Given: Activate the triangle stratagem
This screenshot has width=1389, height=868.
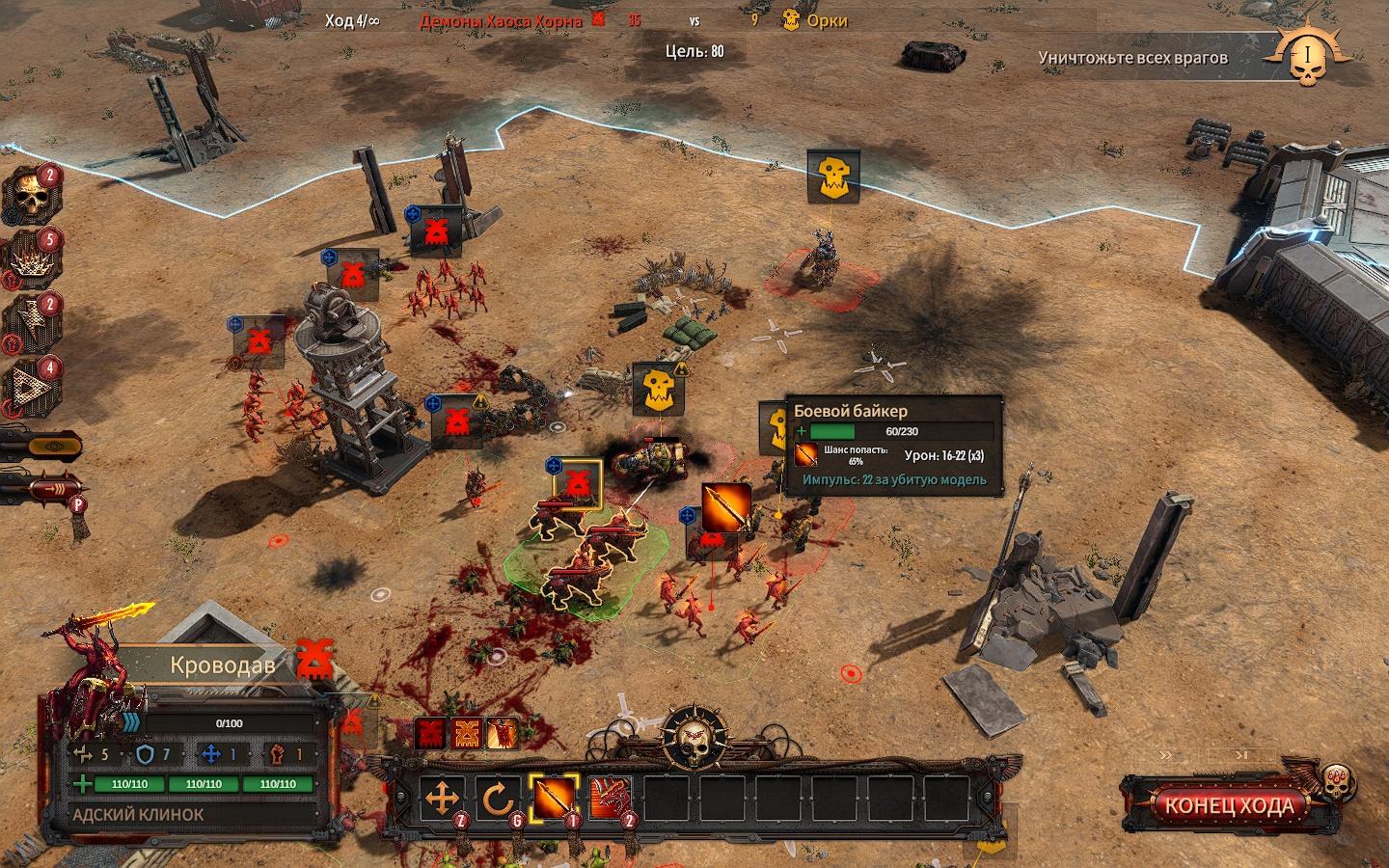Looking at the screenshot, I should (32, 386).
